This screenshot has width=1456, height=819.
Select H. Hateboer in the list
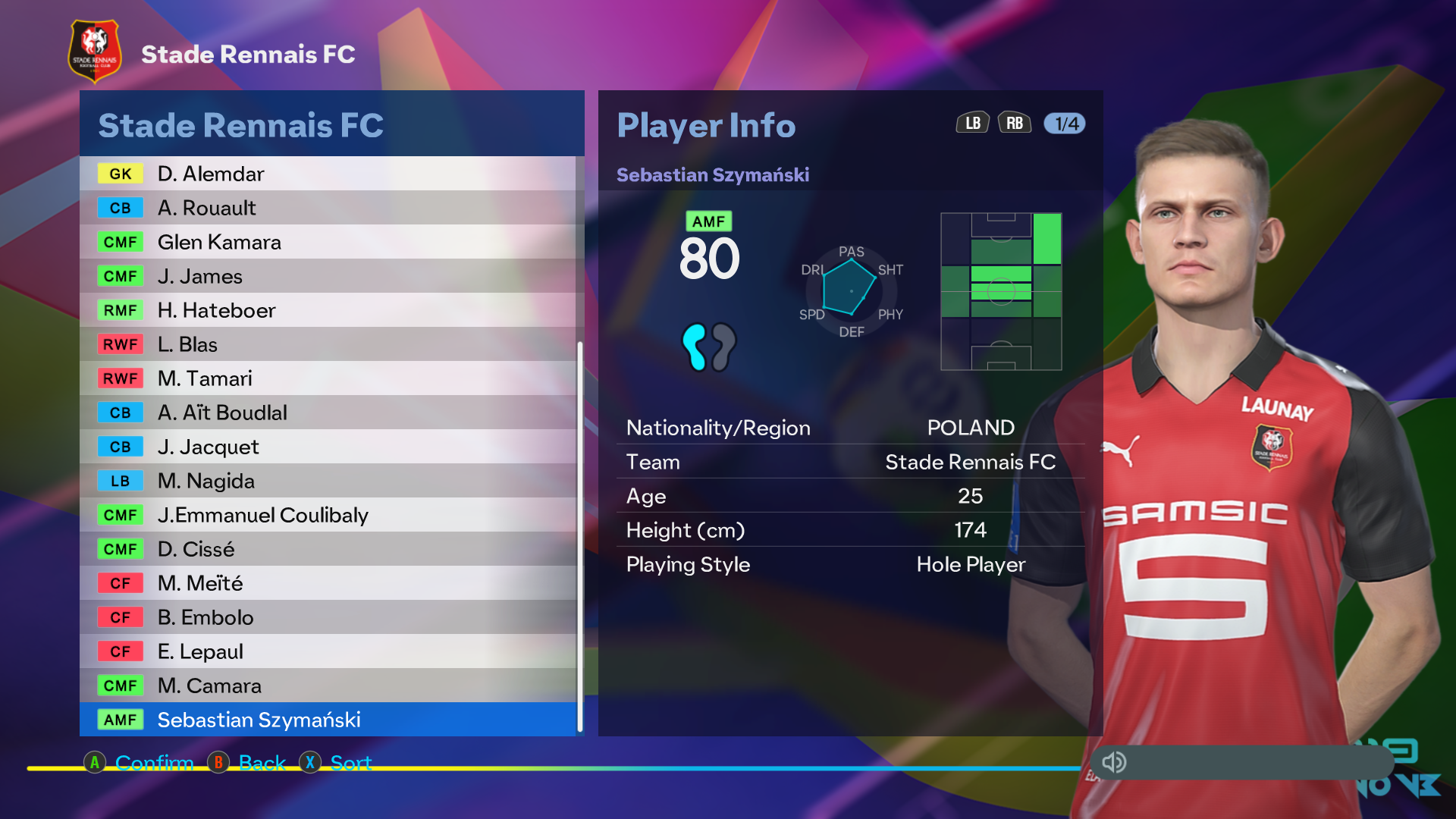coord(328,310)
